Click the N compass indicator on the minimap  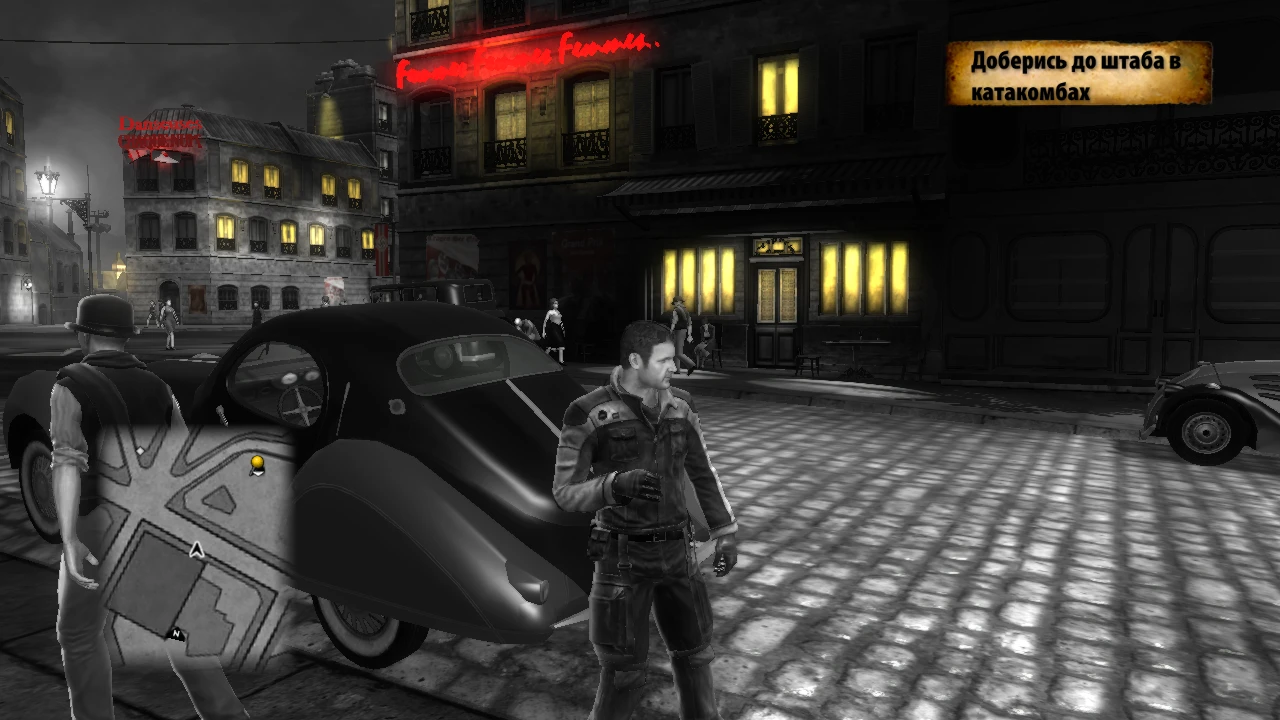coord(176,633)
